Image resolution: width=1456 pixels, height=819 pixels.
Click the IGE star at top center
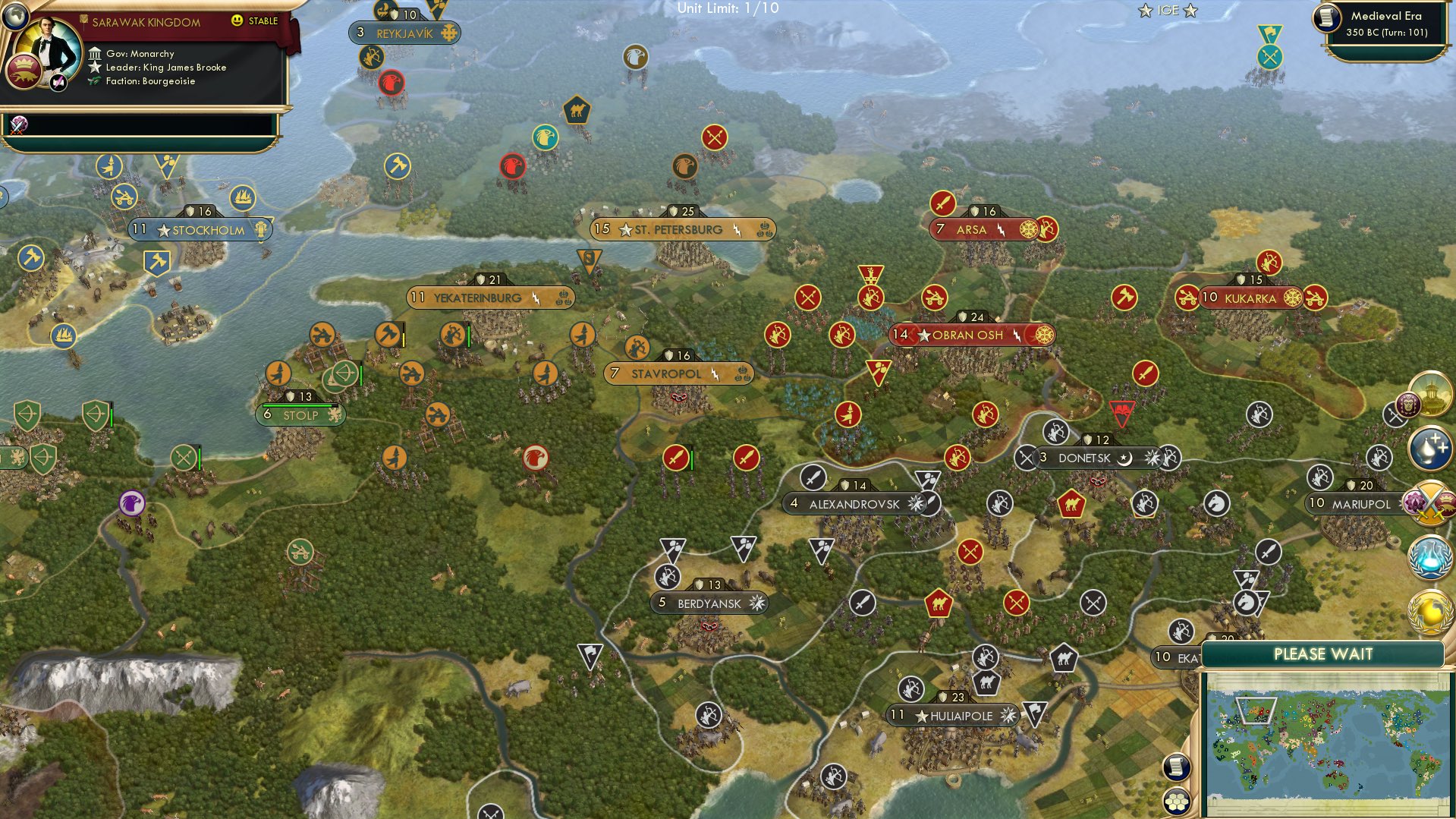(x=1144, y=11)
